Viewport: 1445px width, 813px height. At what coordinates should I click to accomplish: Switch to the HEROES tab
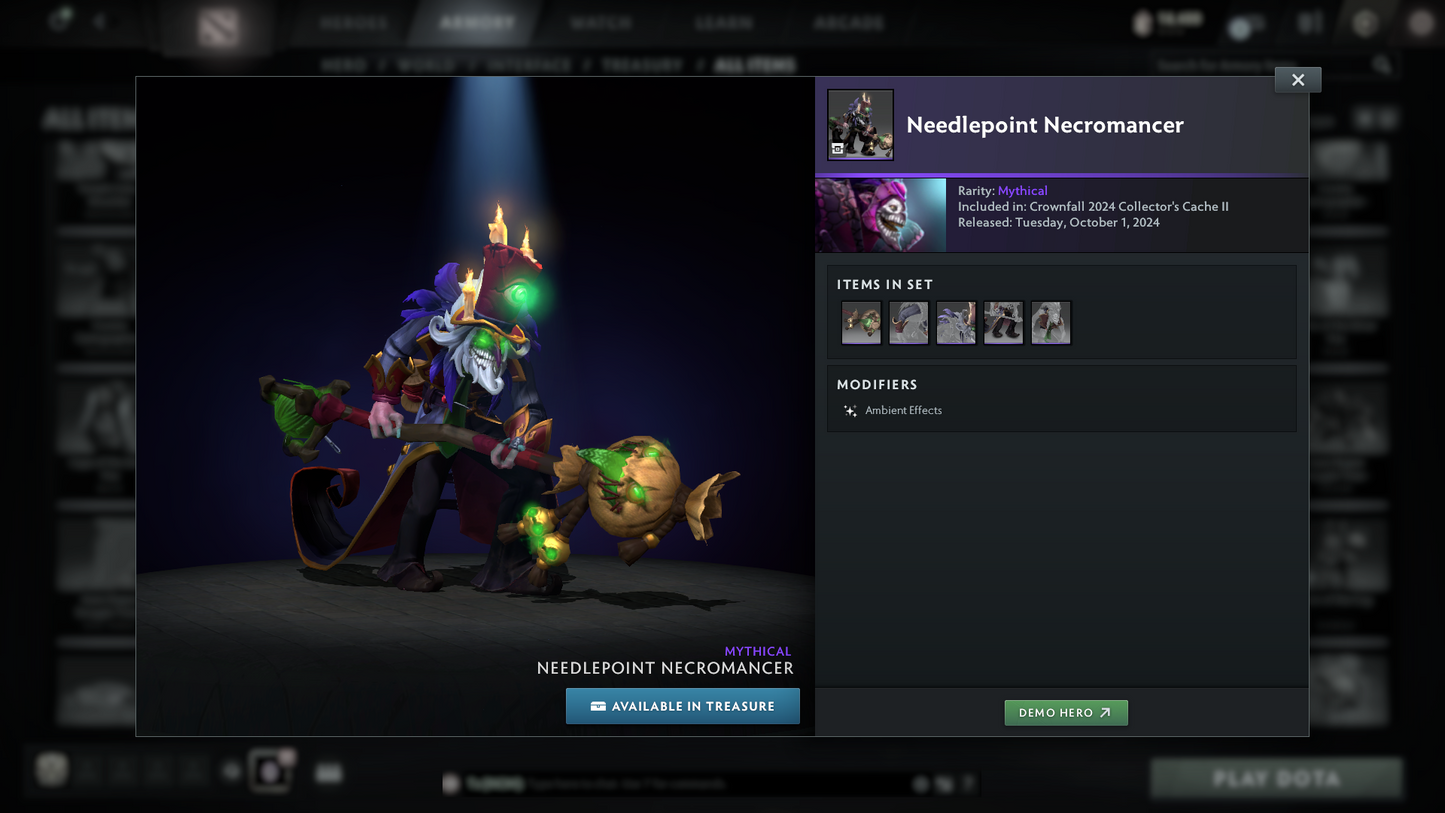[353, 21]
